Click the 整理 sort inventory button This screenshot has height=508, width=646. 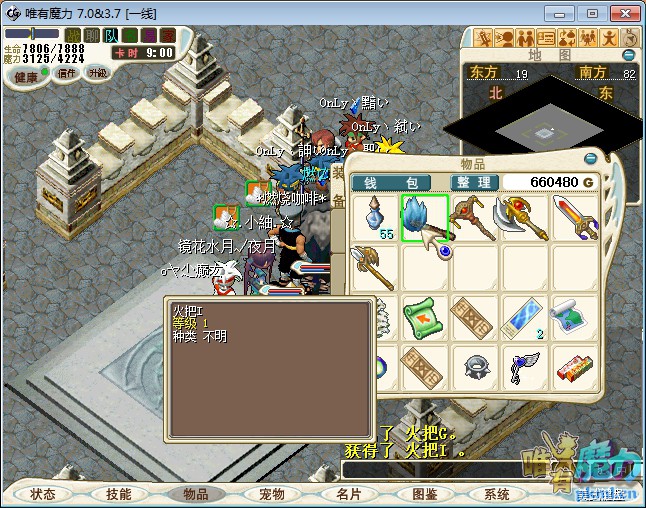point(471,183)
